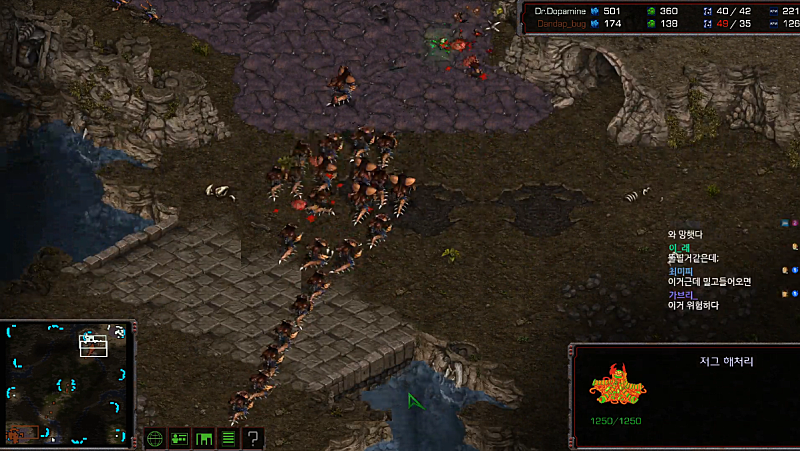800x451 pixels.
Task: Select player Dr.Dopamine in the observer panel
Action: (x=560, y=10)
